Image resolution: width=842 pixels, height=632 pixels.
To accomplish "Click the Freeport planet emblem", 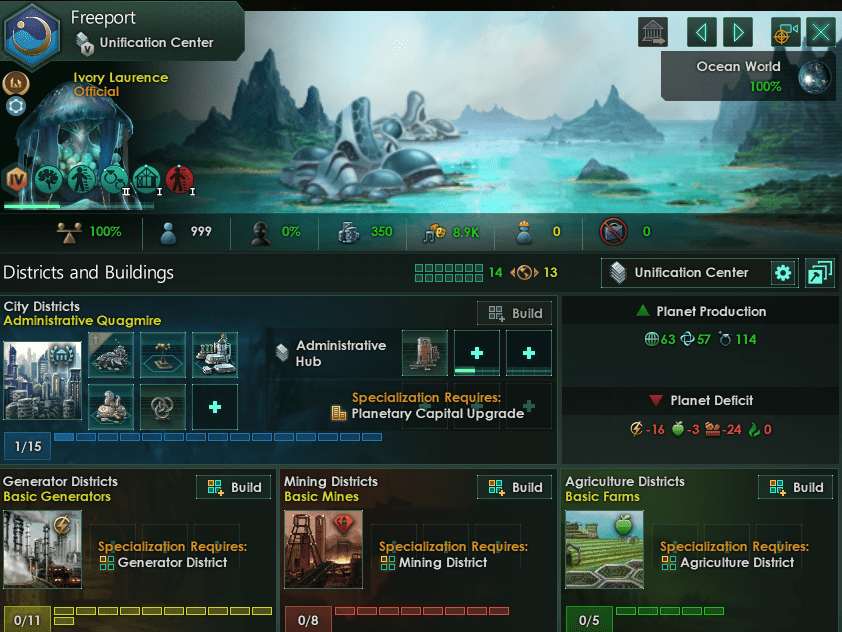I will click(31, 32).
